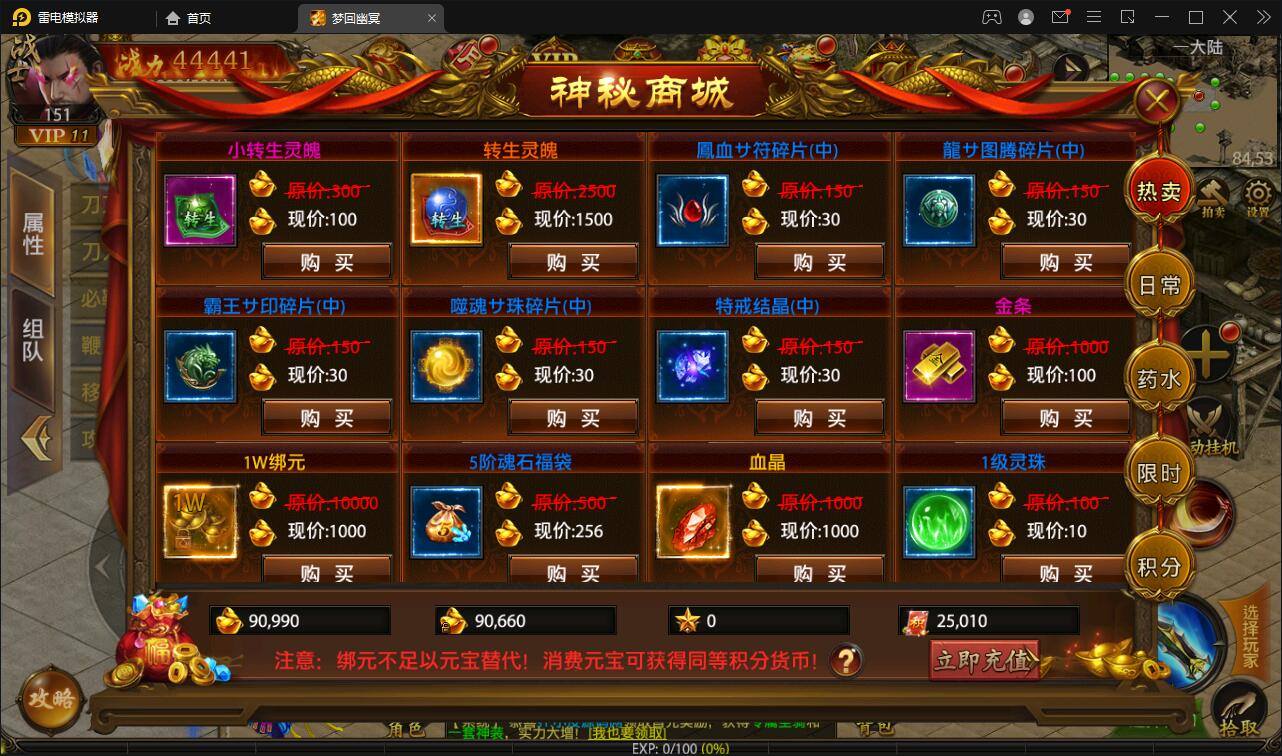Click the 金条 gold bar item thumbnail

click(x=938, y=365)
